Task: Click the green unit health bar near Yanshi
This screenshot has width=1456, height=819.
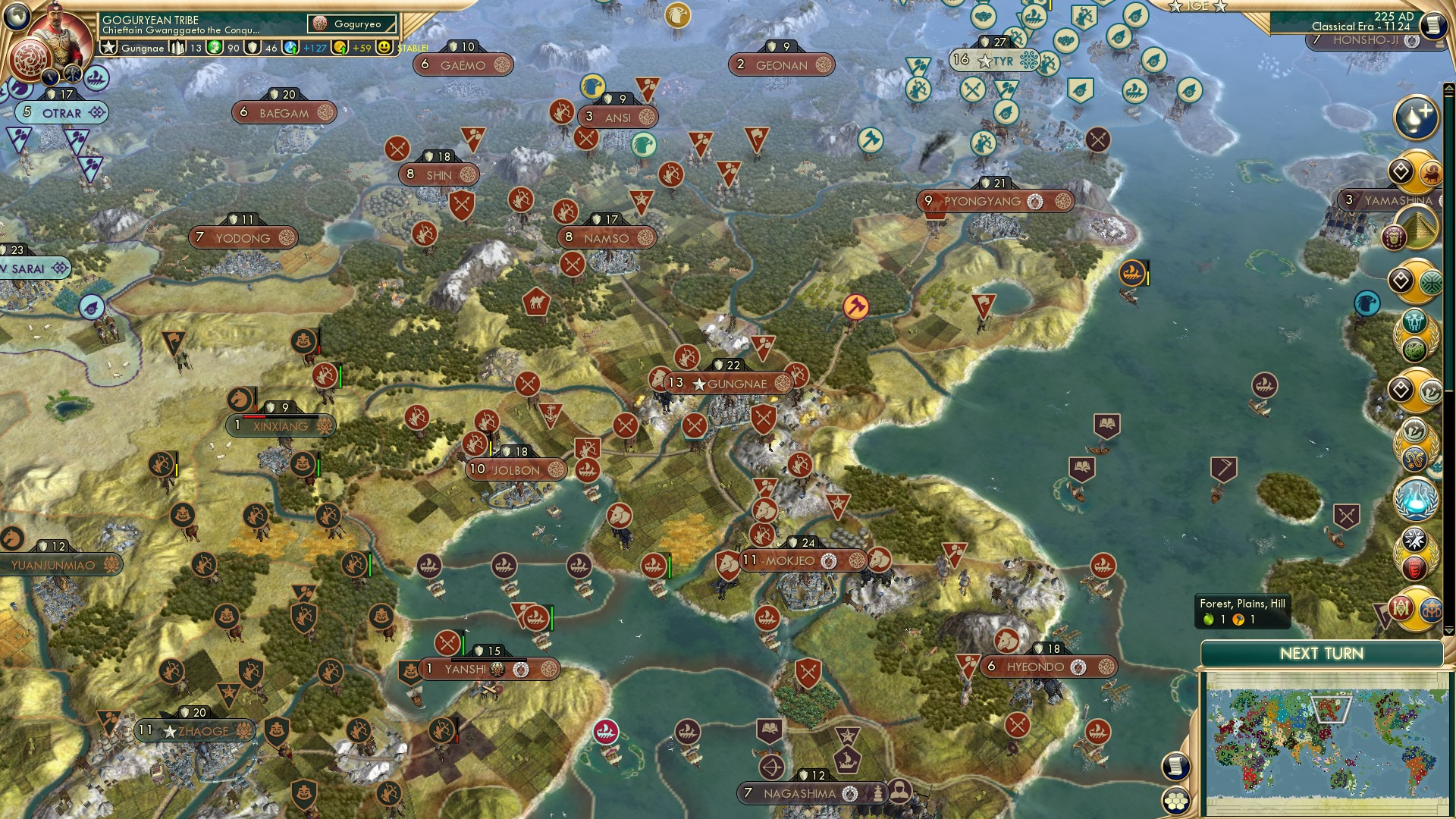Action: [463, 645]
